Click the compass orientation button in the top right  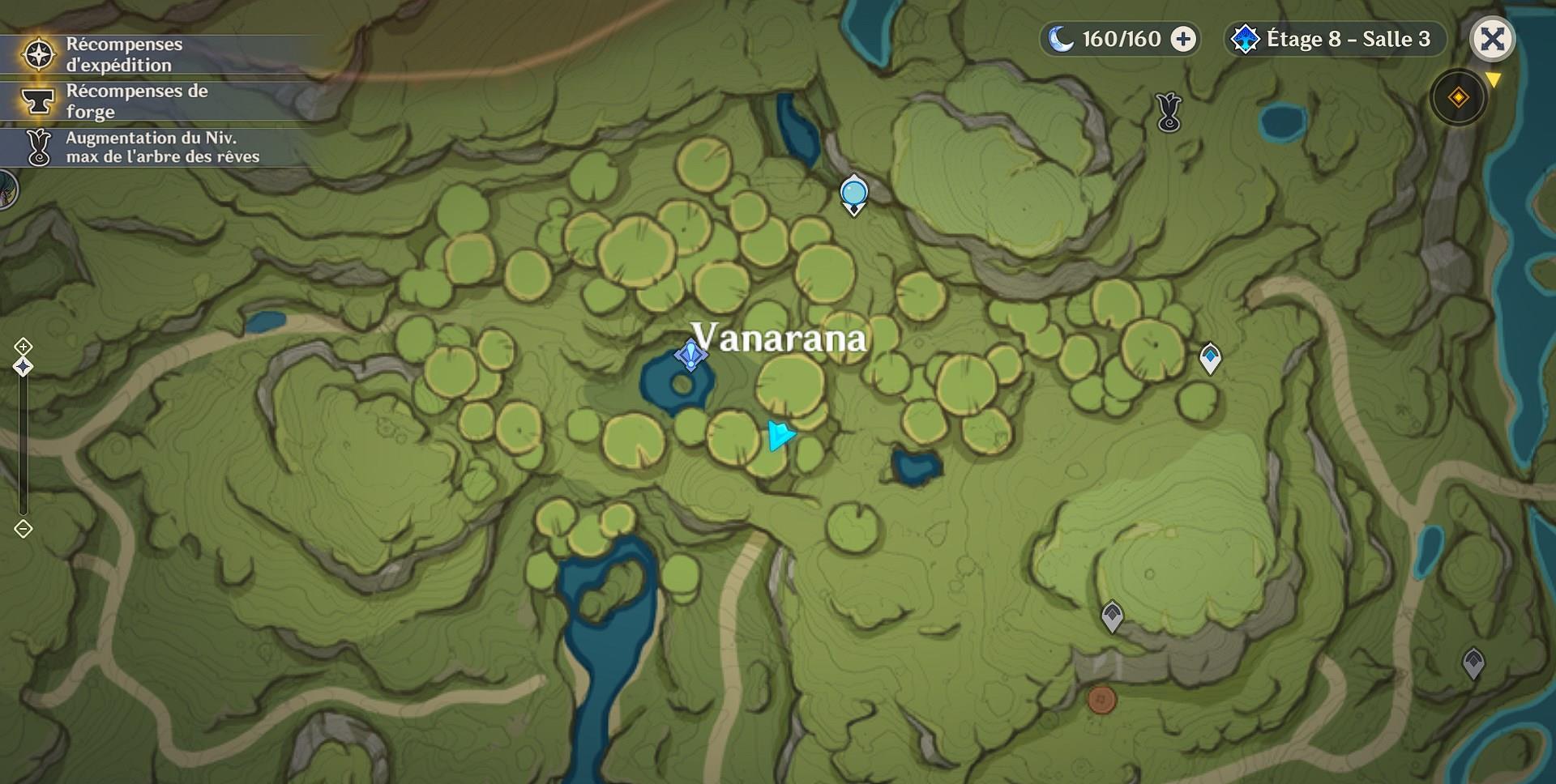[x=1458, y=95]
